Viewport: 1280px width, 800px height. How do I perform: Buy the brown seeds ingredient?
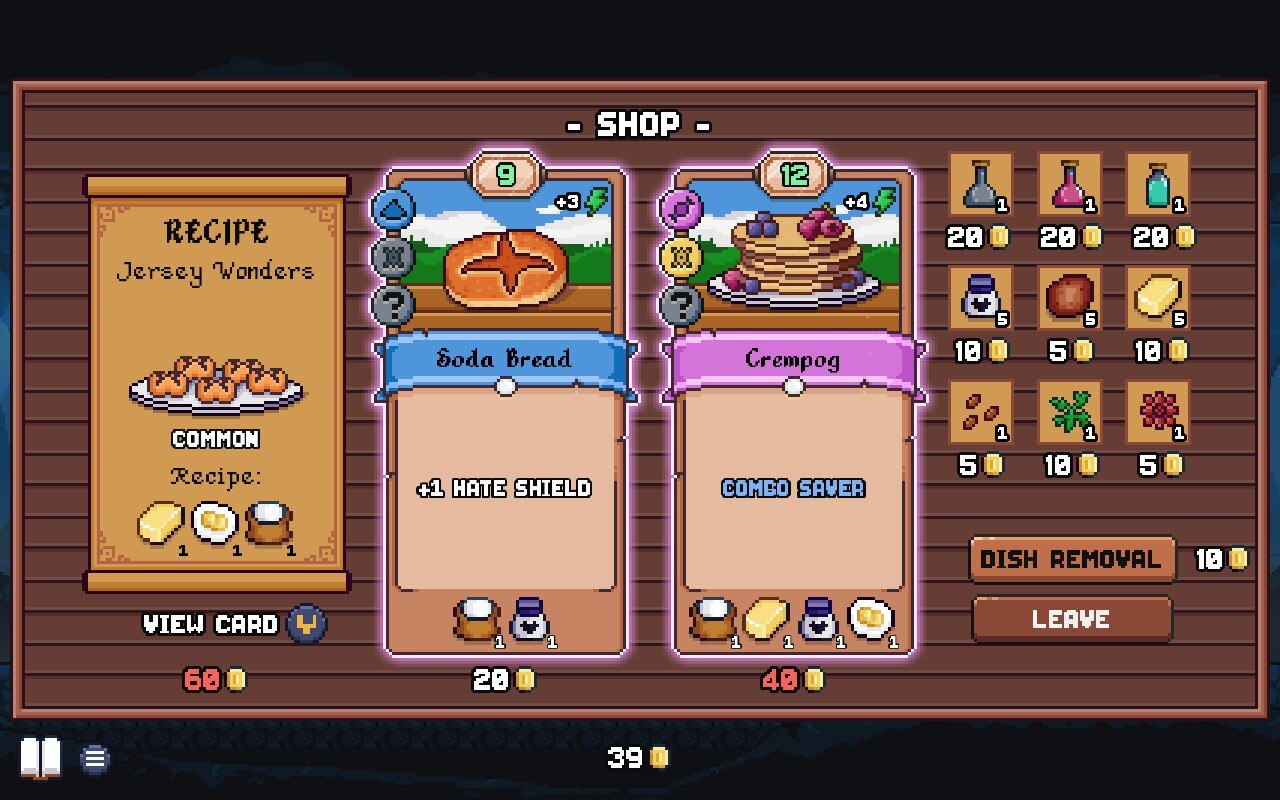point(980,412)
